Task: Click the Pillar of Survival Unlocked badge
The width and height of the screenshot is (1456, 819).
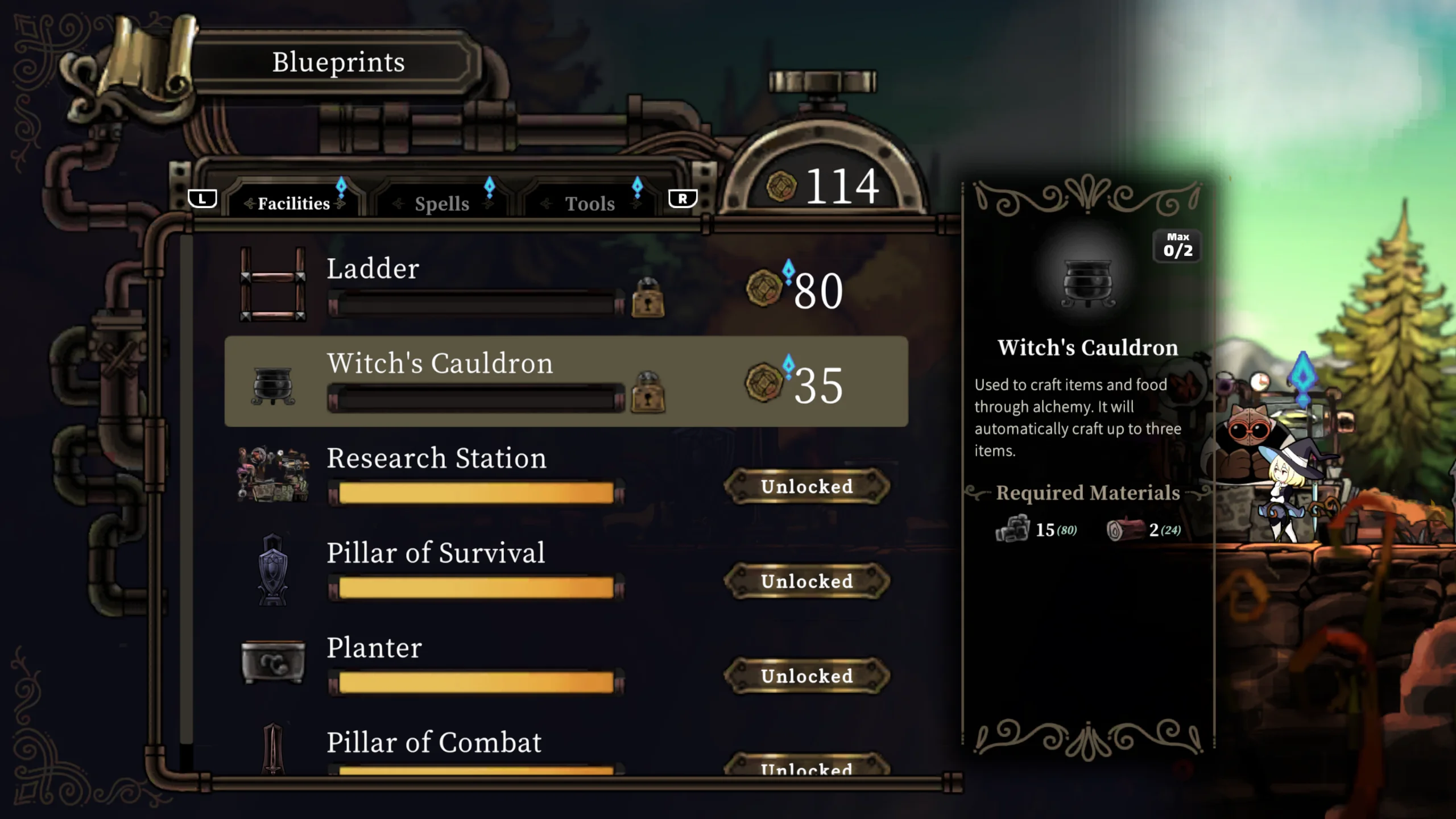Action: (x=806, y=581)
